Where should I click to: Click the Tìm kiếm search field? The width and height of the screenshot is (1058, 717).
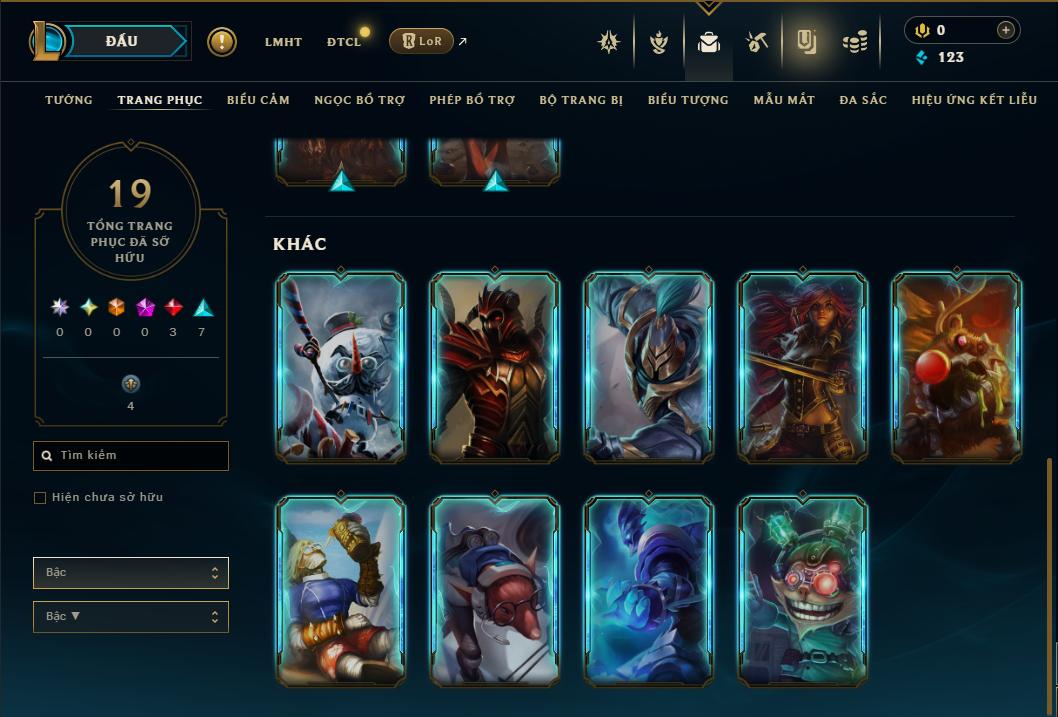[131, 456]
